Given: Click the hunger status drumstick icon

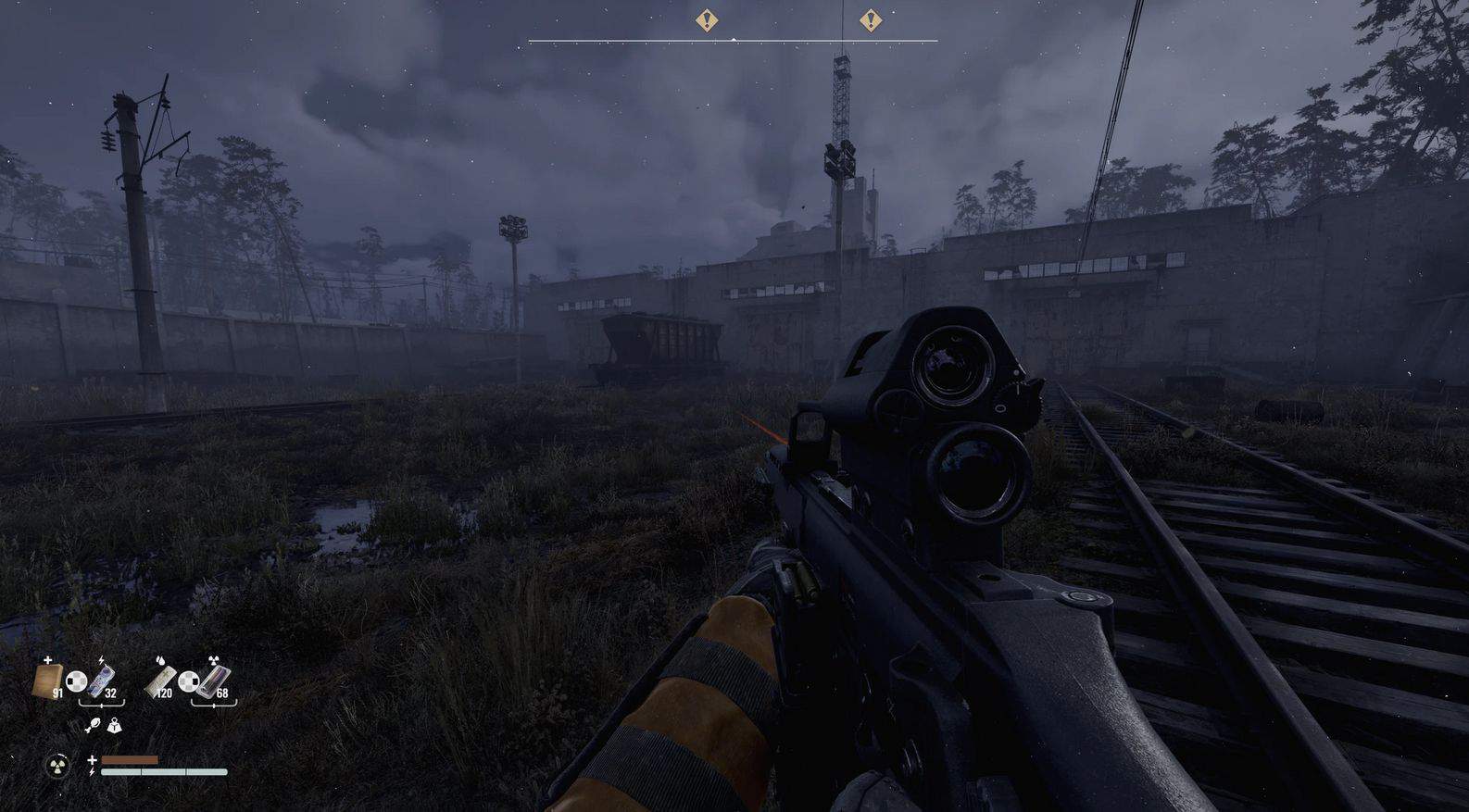Looking at the screenshot, I should (93, 727).
